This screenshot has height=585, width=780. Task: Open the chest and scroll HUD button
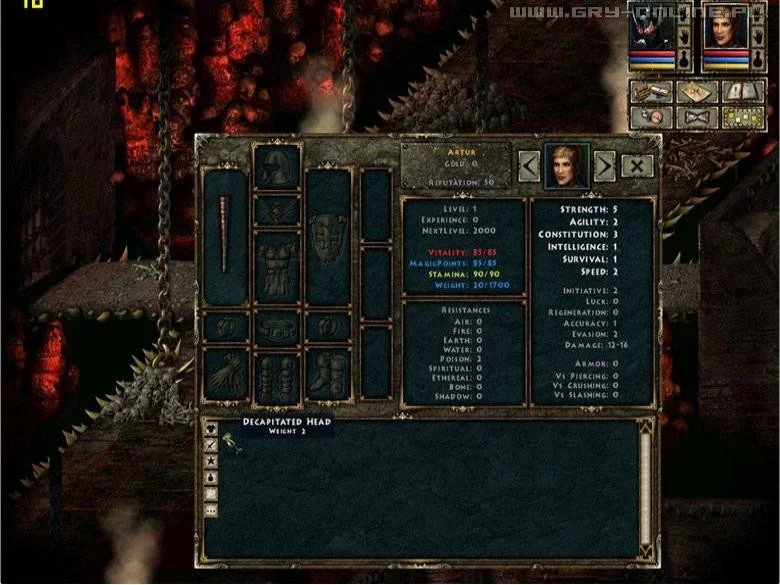click(650, 91)
